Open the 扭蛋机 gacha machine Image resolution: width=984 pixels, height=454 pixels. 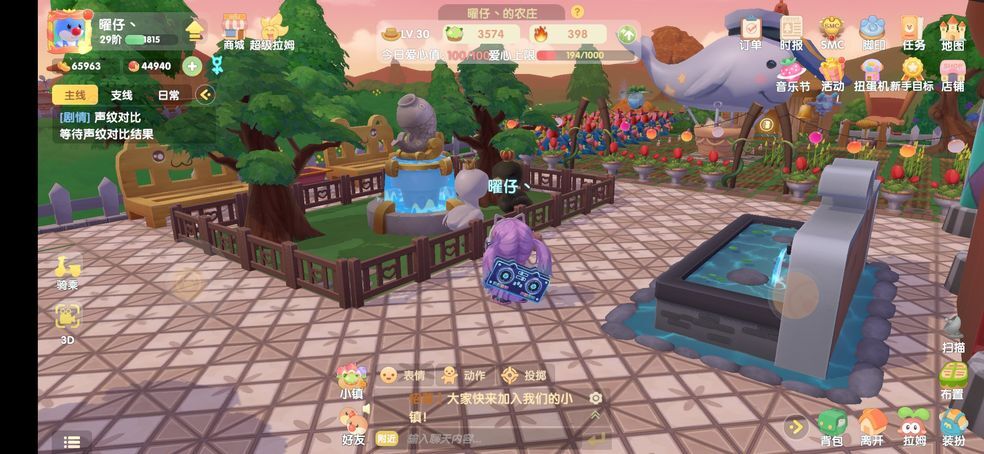[872, 73]
